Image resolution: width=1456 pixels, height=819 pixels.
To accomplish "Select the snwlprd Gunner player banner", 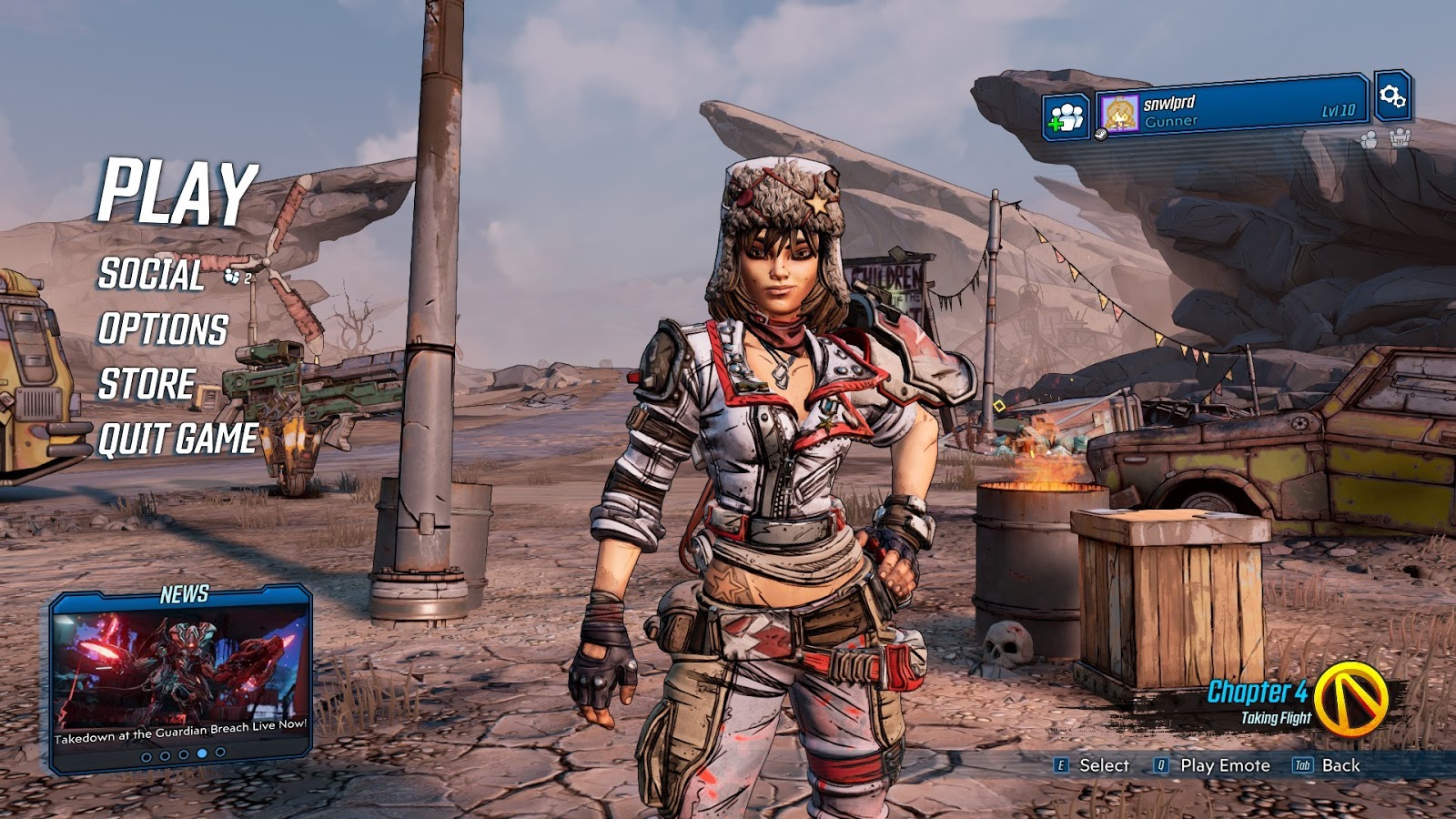I will click(x=1232, y=111).
